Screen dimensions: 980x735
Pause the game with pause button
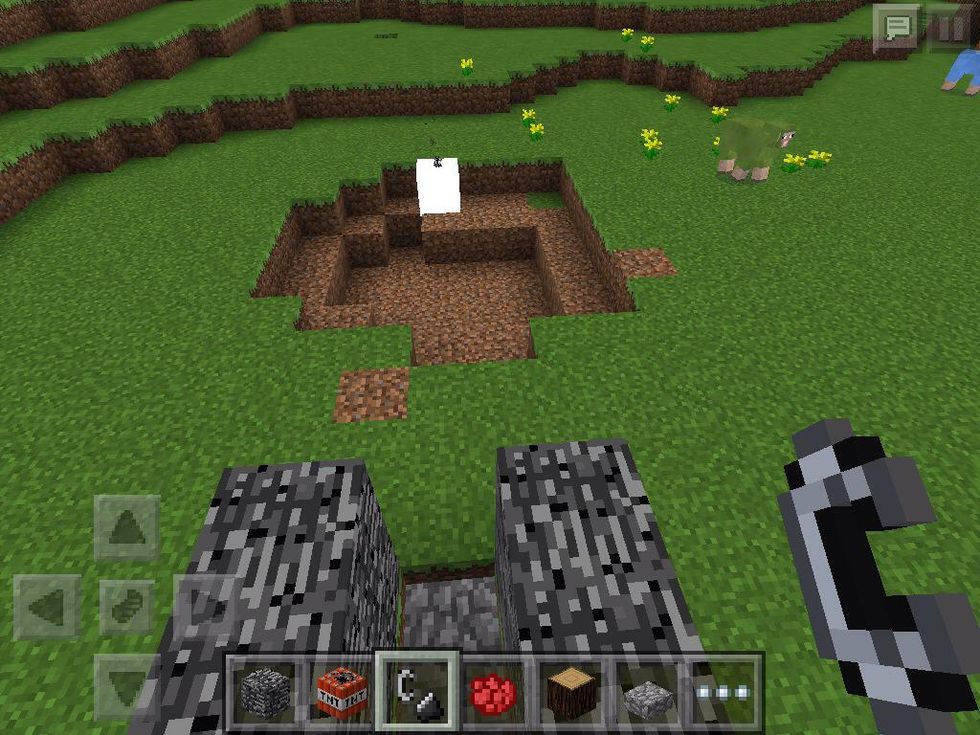coord(949,27)
